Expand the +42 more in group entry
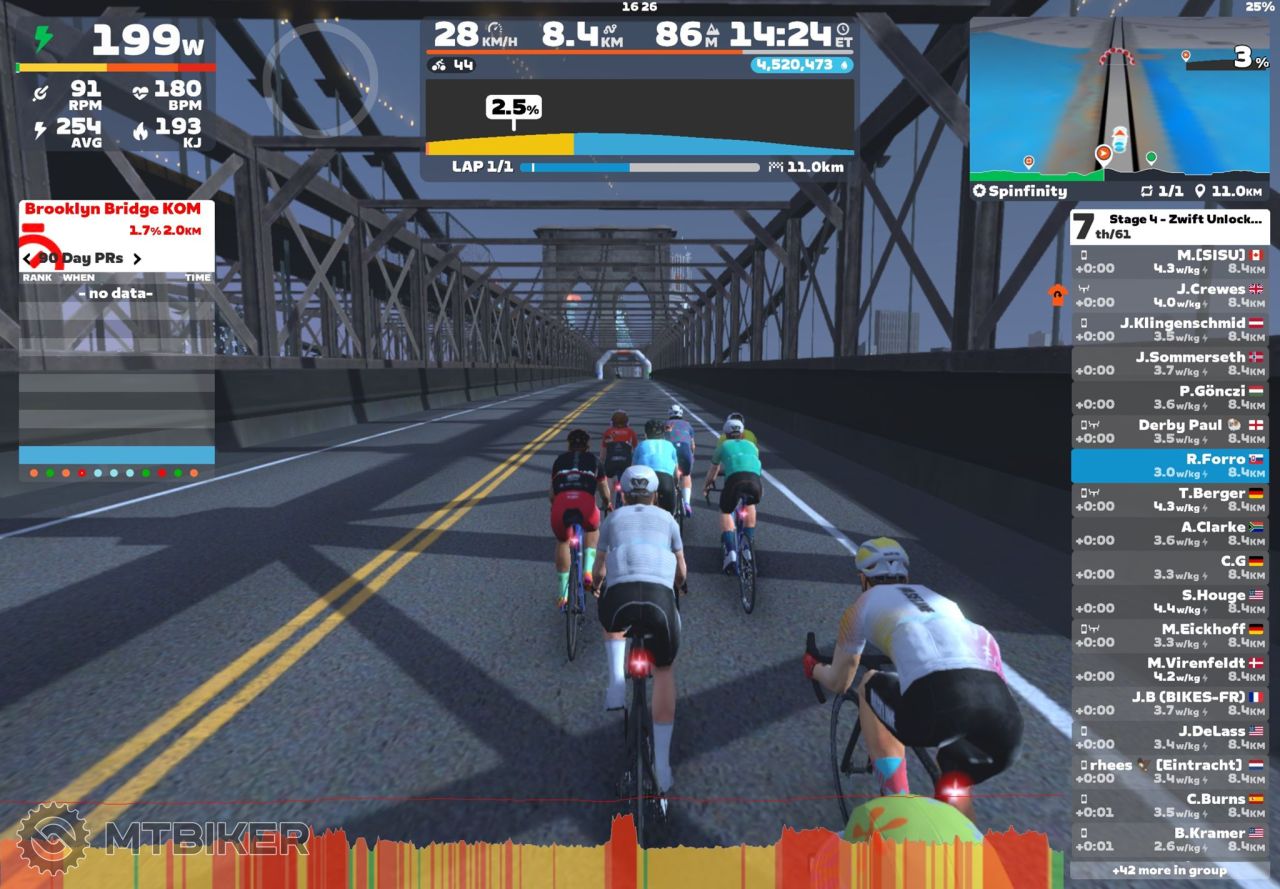The height and width of the screenshot is (889, 1280). [x=1170, y=870]
